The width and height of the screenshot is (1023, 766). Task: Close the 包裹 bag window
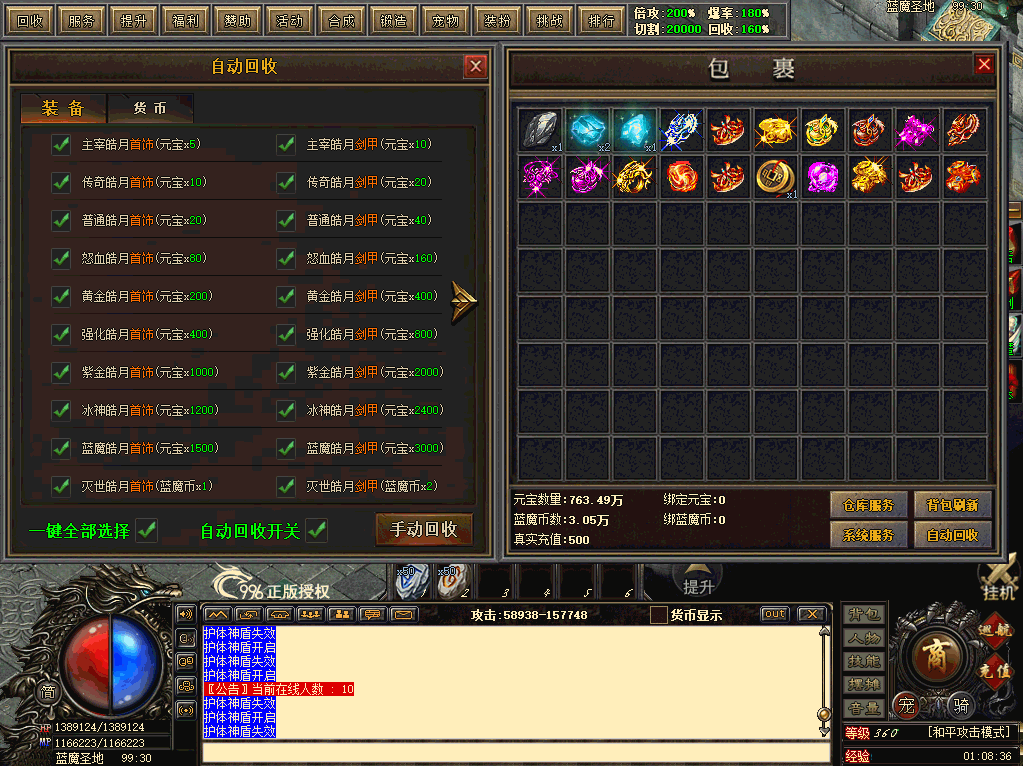pos(984,65)
